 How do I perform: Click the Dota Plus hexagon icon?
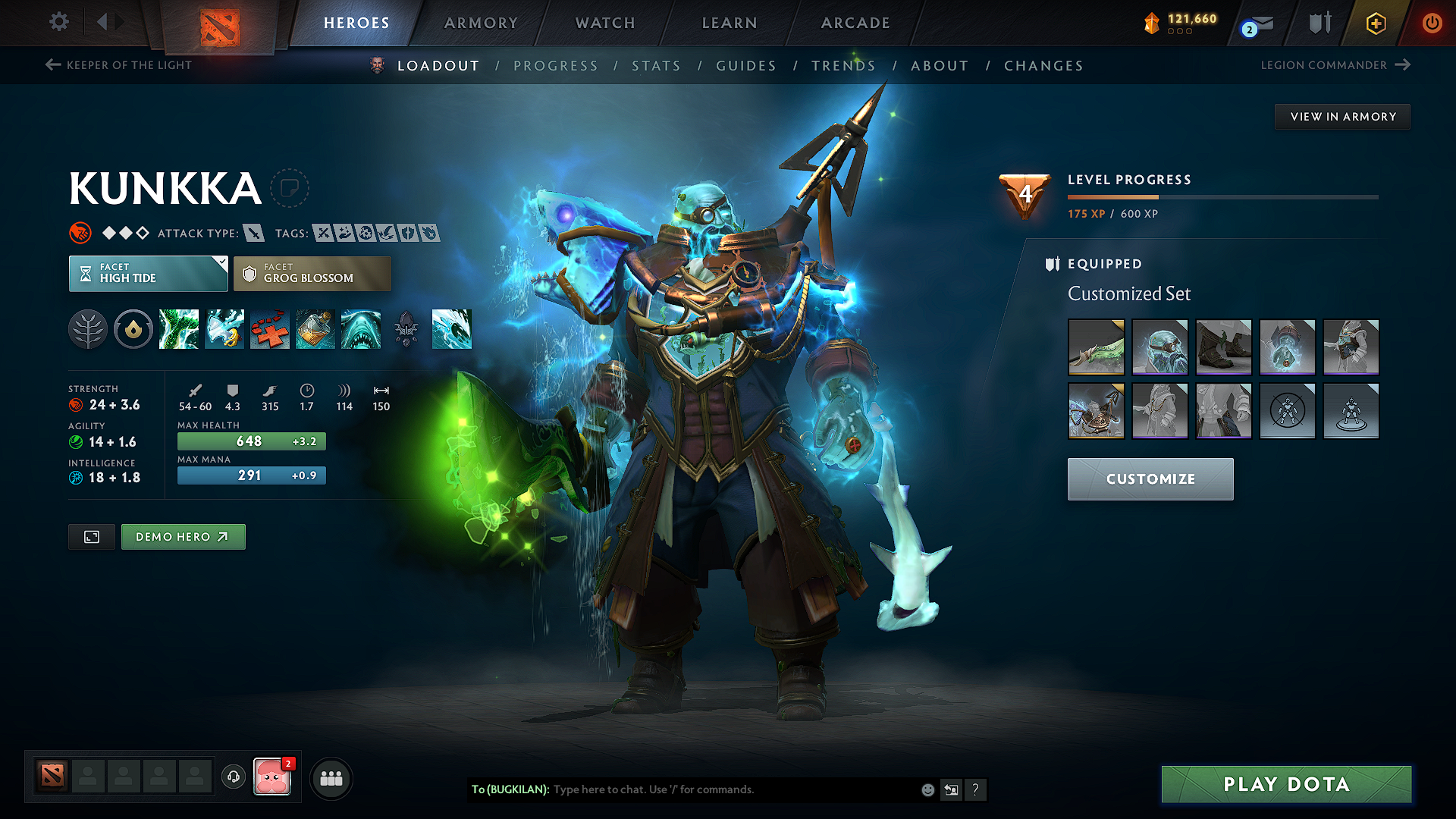1375,23
